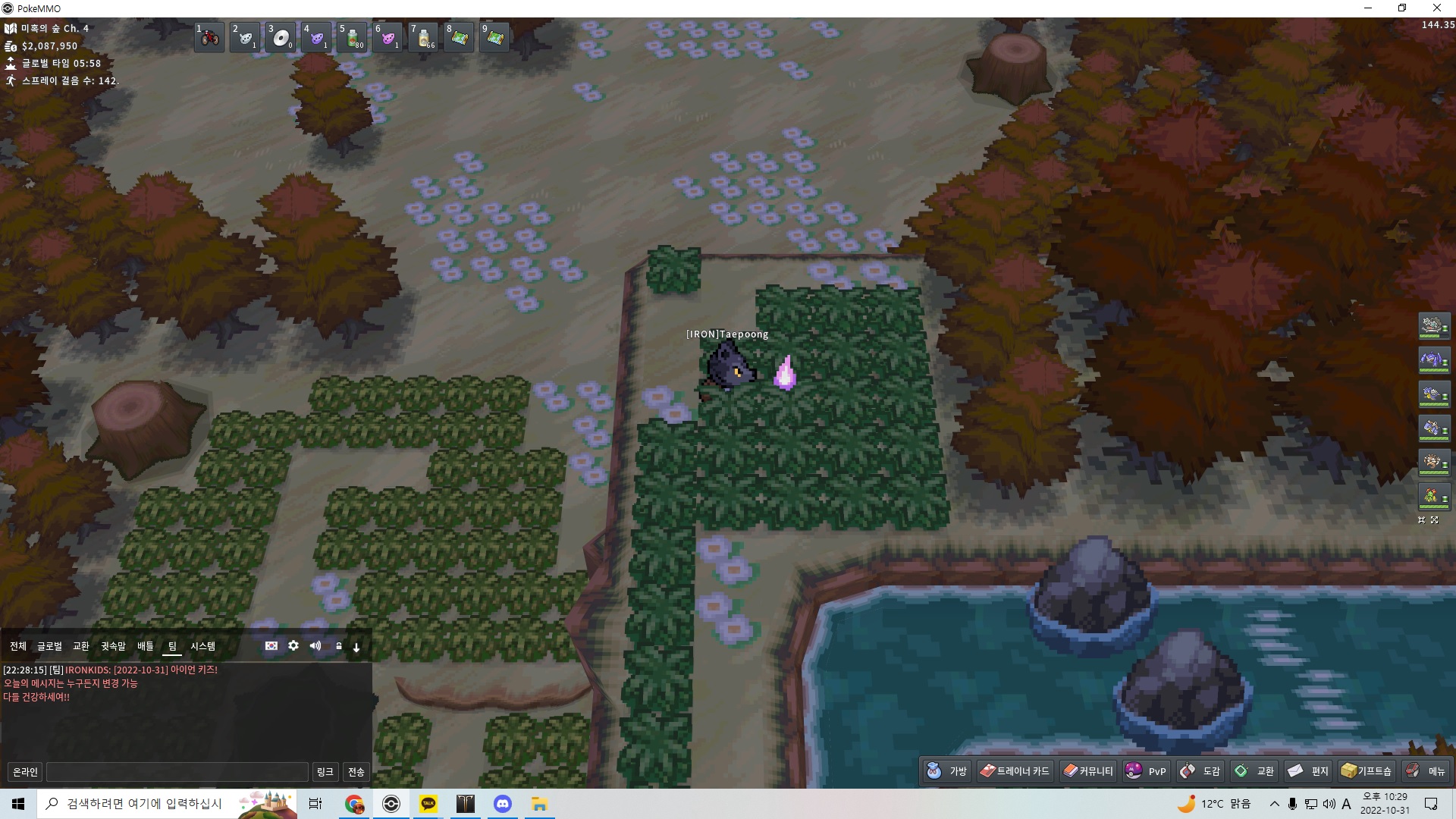Screen dimensions: 1456x819
Task: Open the 트레이너 카드 trainer card
Action: [1015, 771]
